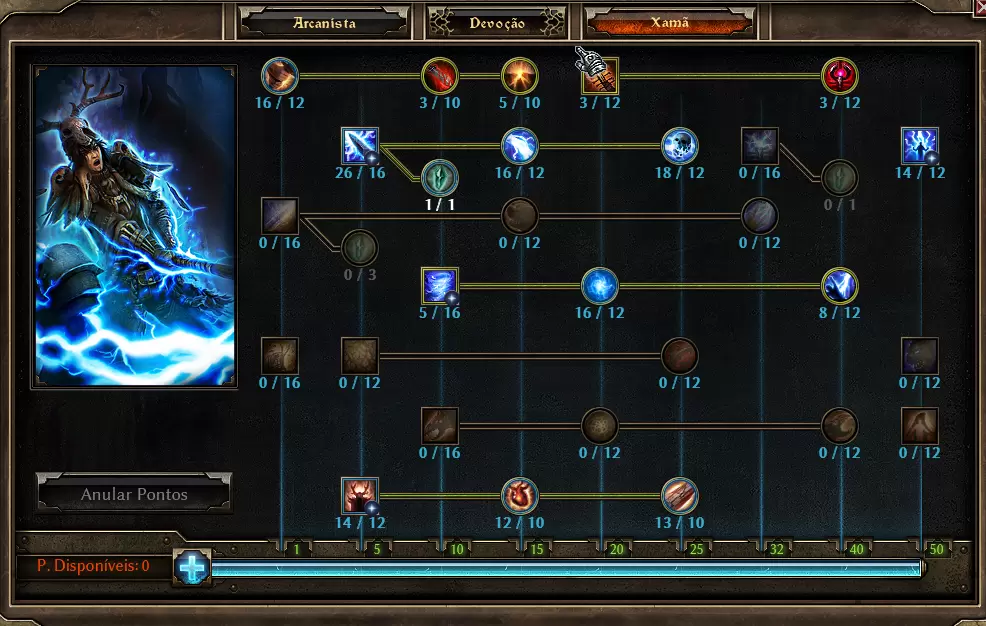Click the red skill icon showing 3 / 10
Viewport: 986px width, 626px height.
440,76
